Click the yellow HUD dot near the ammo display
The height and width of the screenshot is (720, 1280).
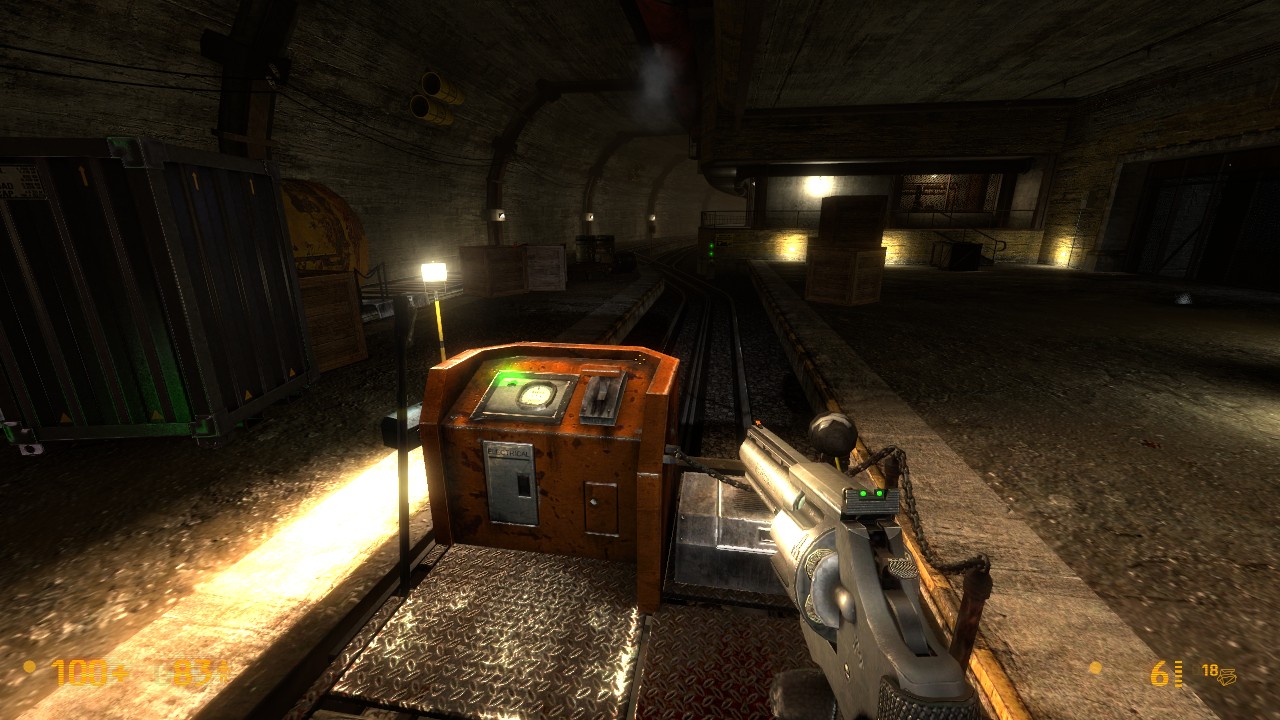[1096, 667]
